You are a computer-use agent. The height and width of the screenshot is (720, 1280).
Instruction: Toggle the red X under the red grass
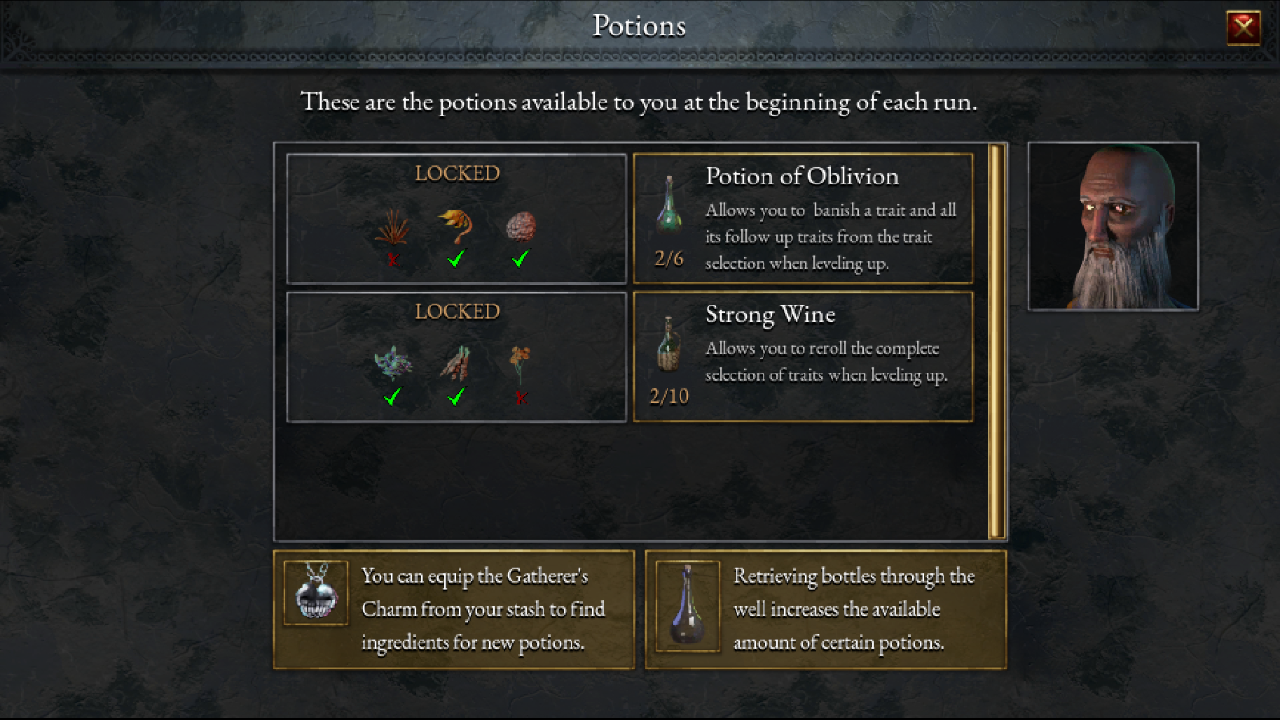tap(392, 259)
